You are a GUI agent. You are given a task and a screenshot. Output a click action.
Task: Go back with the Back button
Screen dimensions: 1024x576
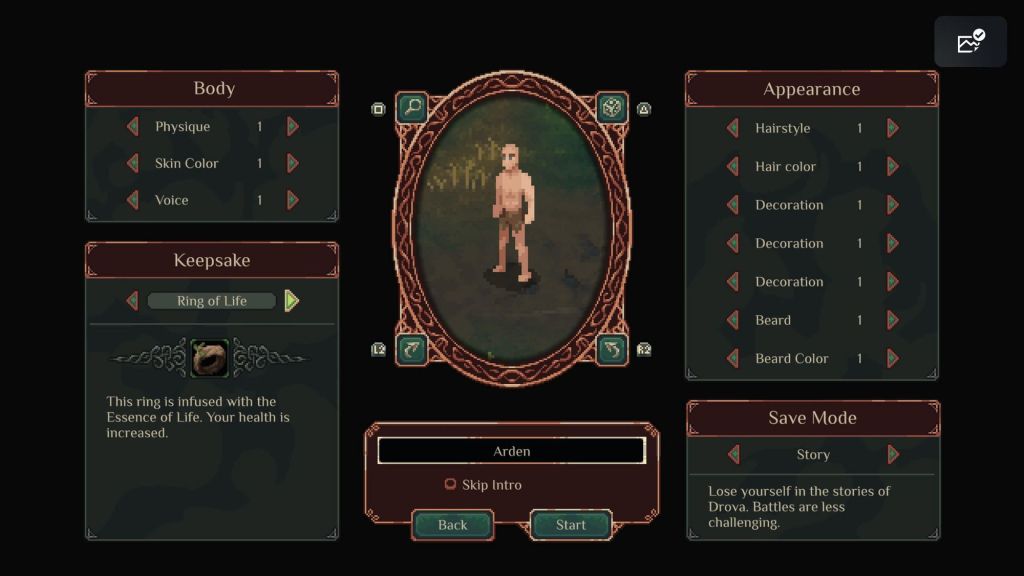pyautogui.click(x=453, y=525)
